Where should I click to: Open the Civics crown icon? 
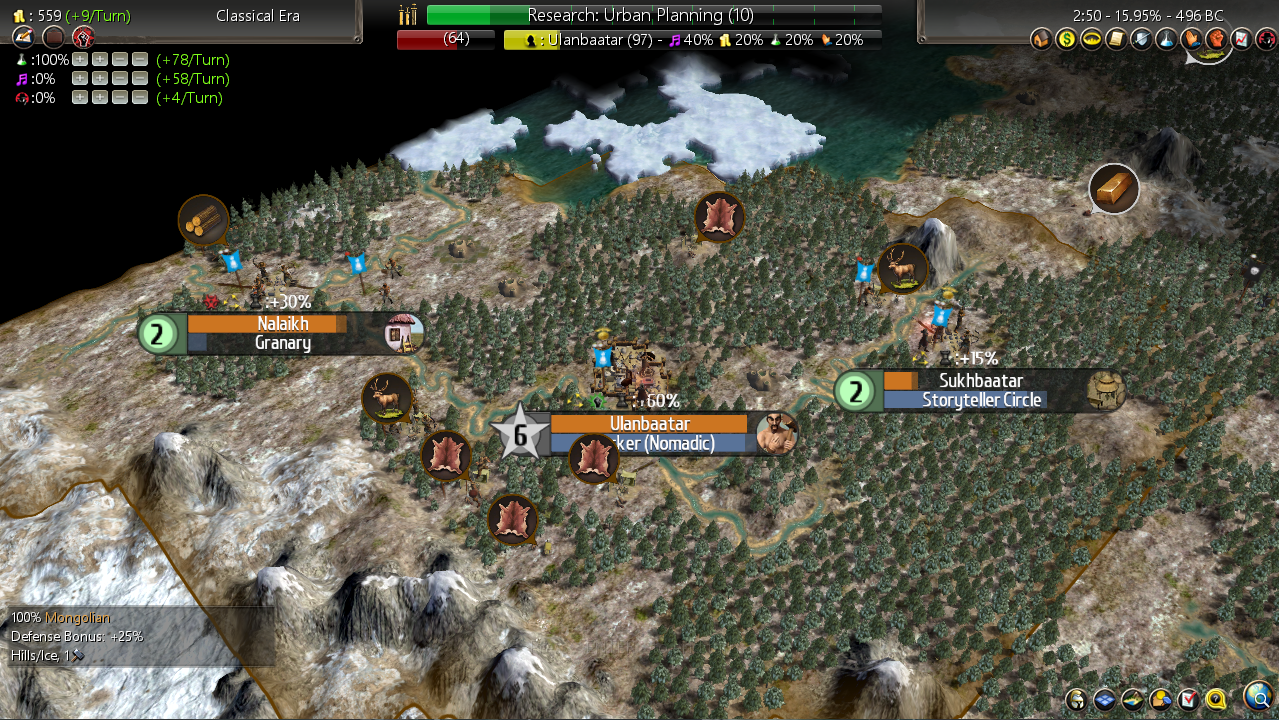point(1090,39)
